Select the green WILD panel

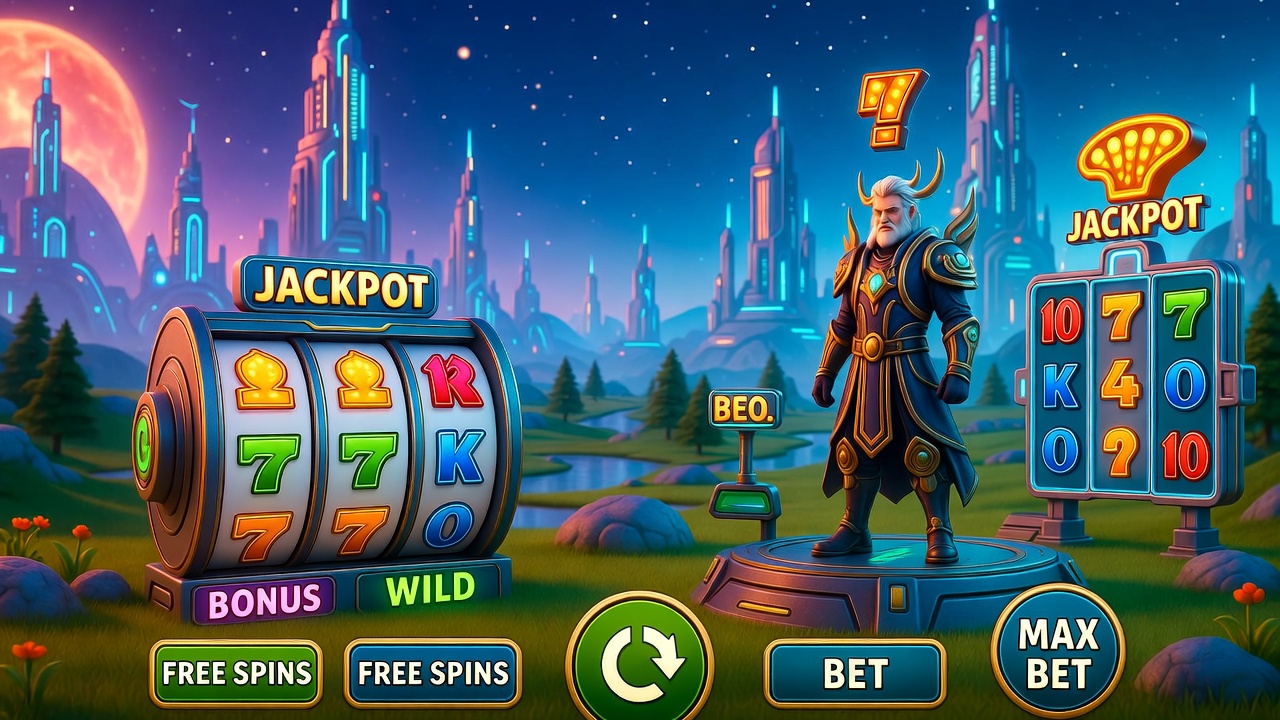coord(430,590)
